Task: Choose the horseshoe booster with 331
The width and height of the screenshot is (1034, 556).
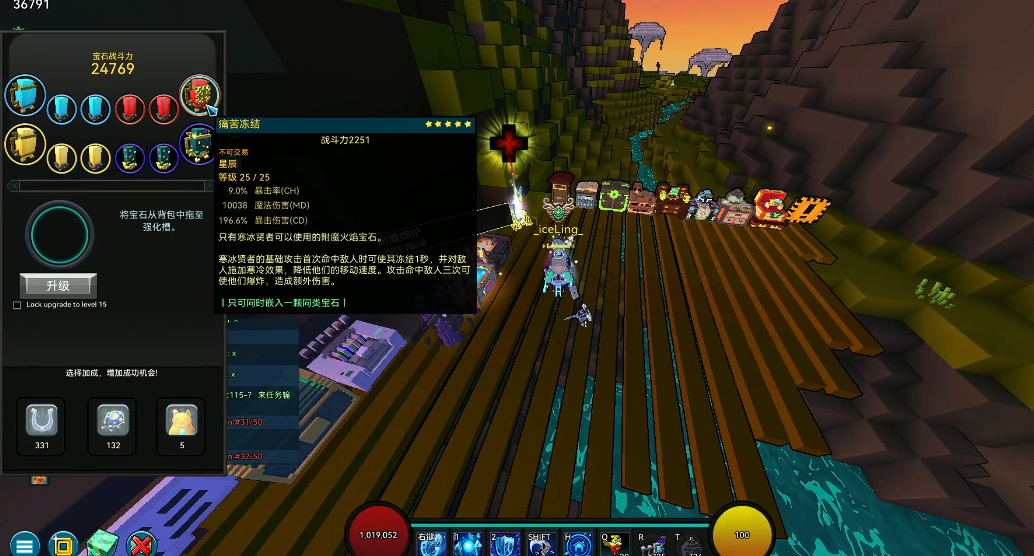Action: click(42, 421)
